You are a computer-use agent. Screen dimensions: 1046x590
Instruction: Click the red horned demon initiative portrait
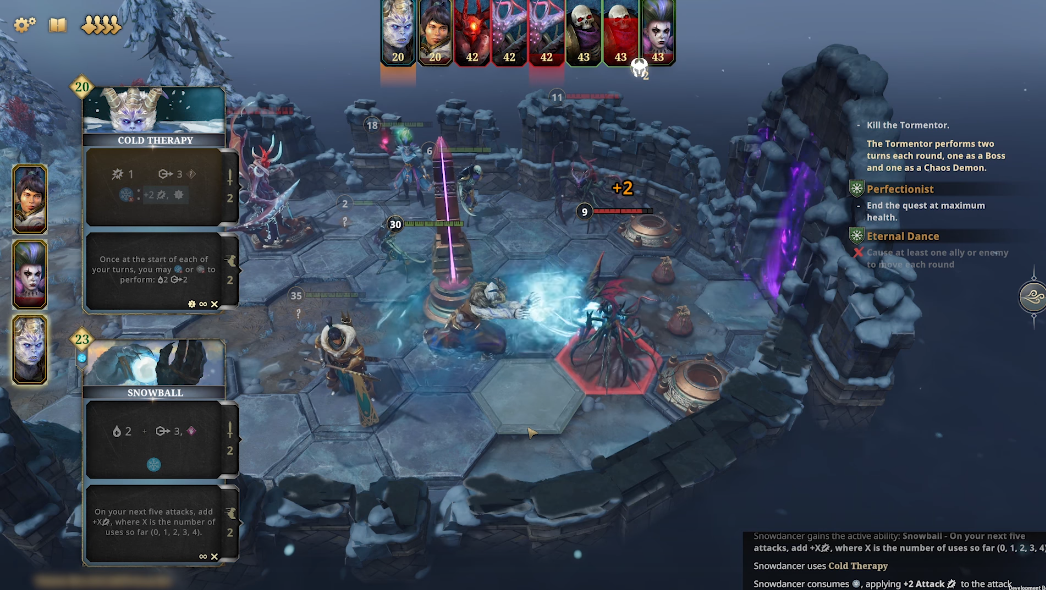(x=472, y=32)
